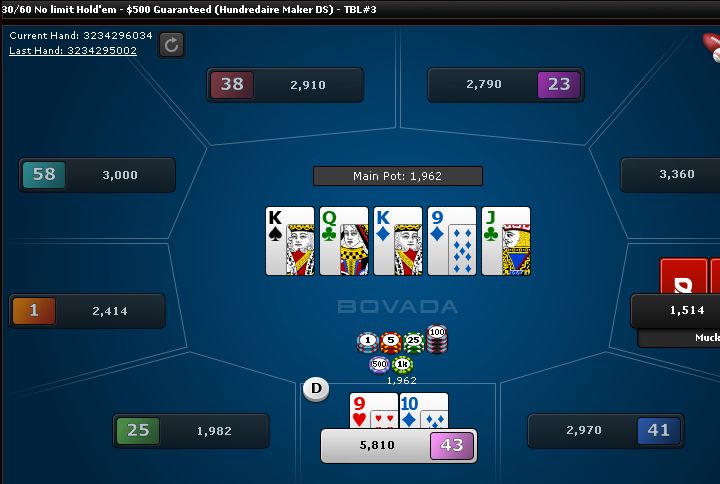
Task: Click the ten of diamonds hole card
Action: pos(424,410)
